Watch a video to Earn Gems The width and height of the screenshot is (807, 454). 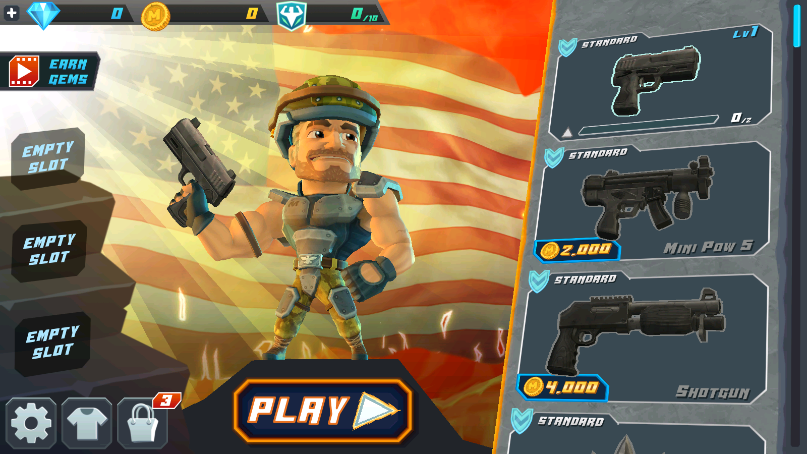(54, 72)
